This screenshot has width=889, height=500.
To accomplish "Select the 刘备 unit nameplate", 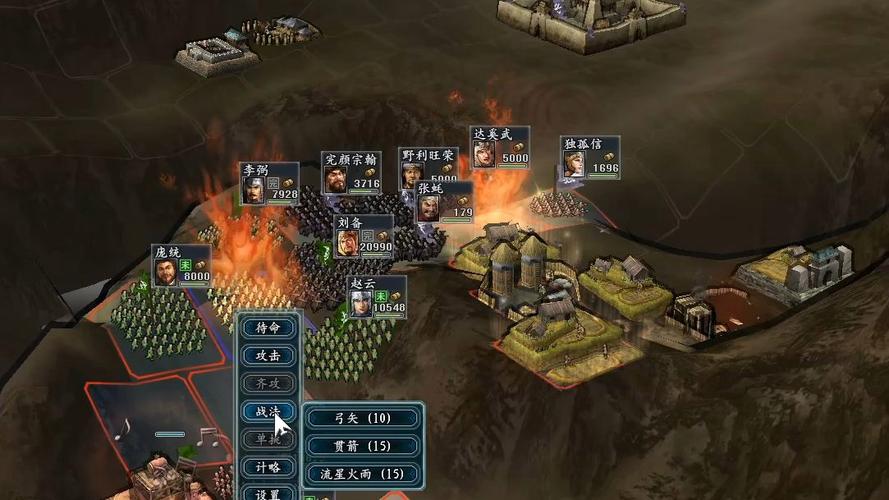I will [x=363, y=237].
